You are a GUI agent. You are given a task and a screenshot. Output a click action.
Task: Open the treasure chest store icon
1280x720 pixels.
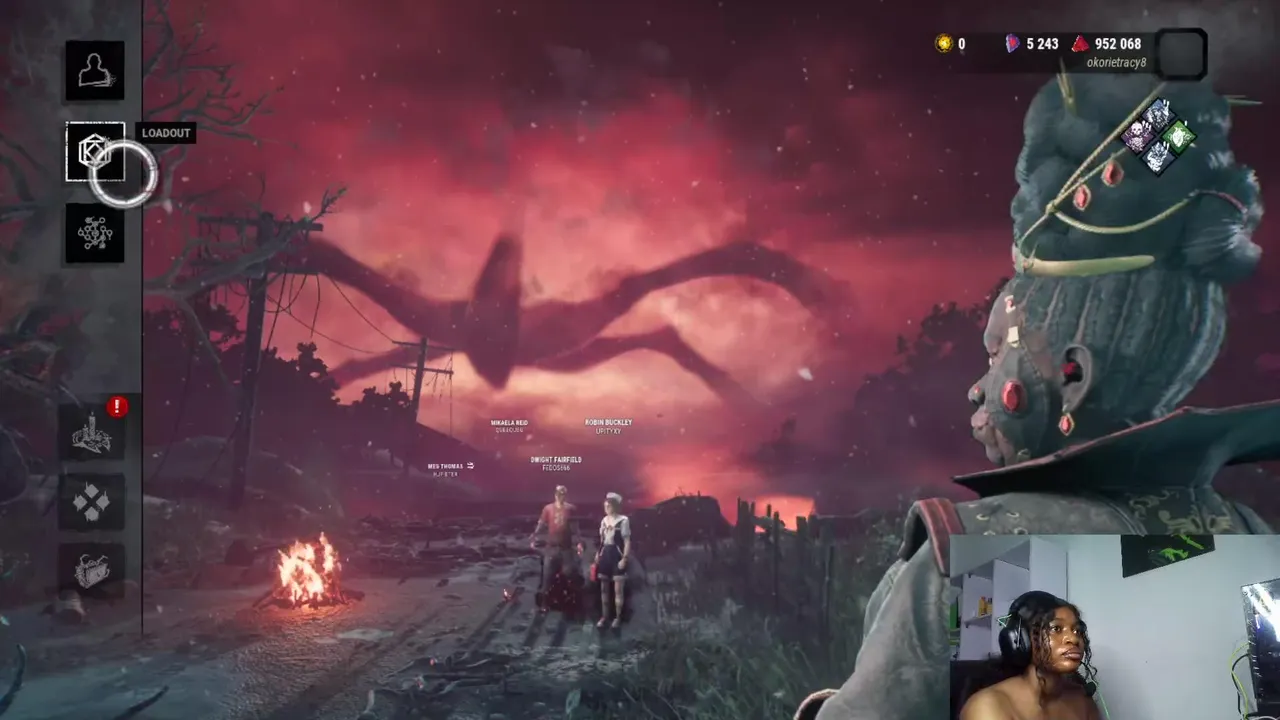(92, 570)
